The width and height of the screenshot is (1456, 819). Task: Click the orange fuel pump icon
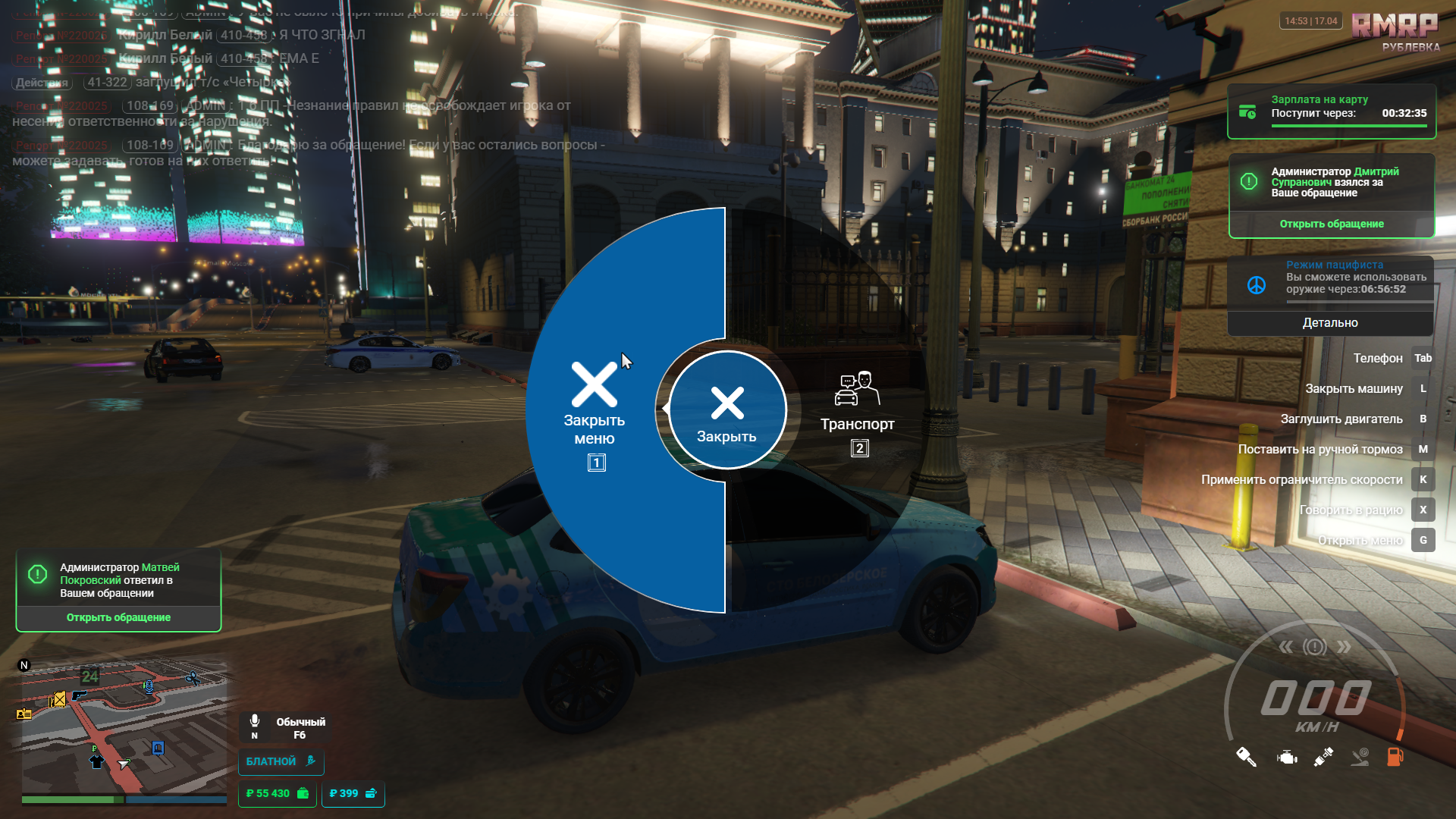pos(1395,757)
